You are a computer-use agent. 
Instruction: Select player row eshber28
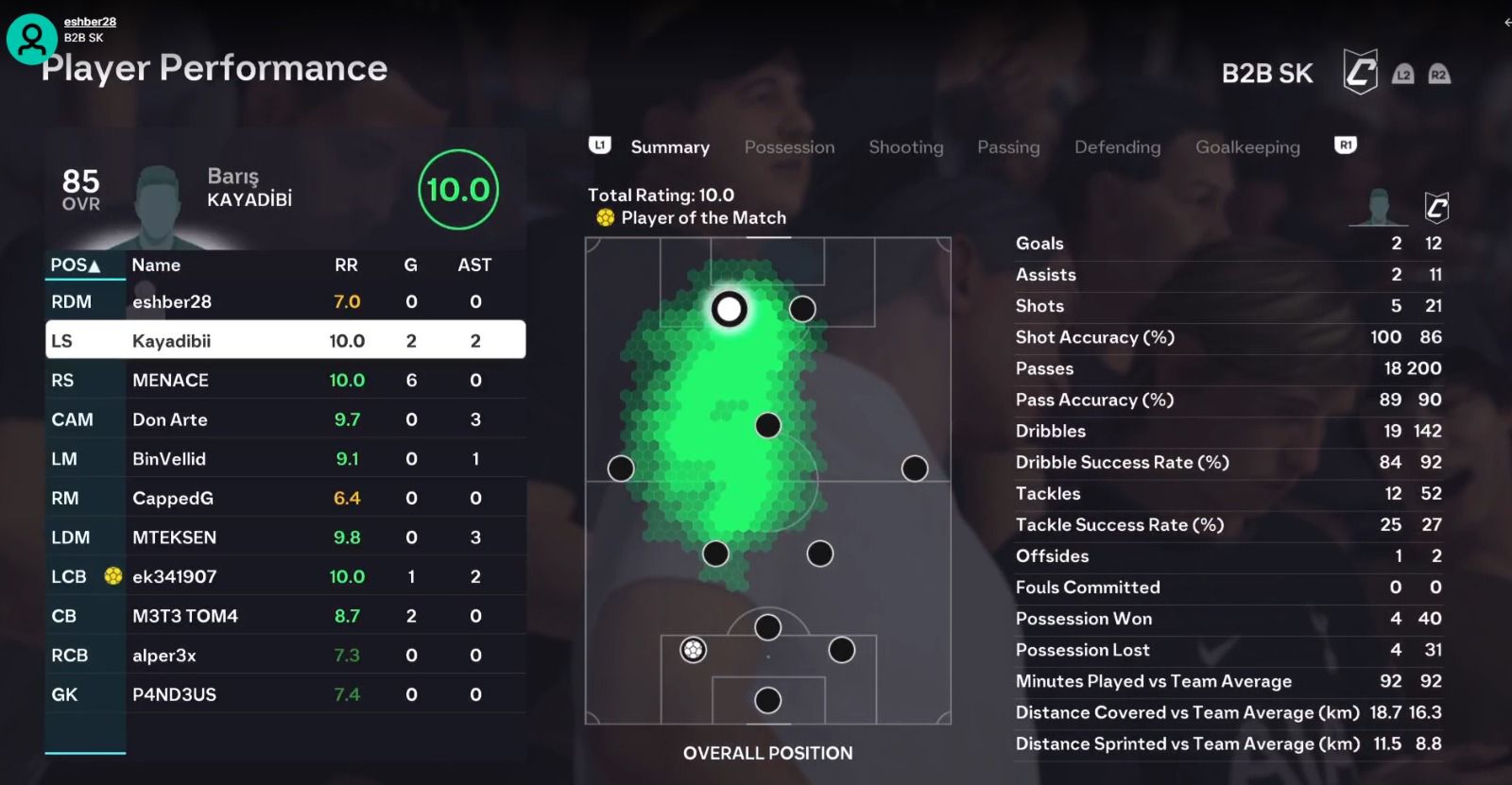click(x=285, y=302)
